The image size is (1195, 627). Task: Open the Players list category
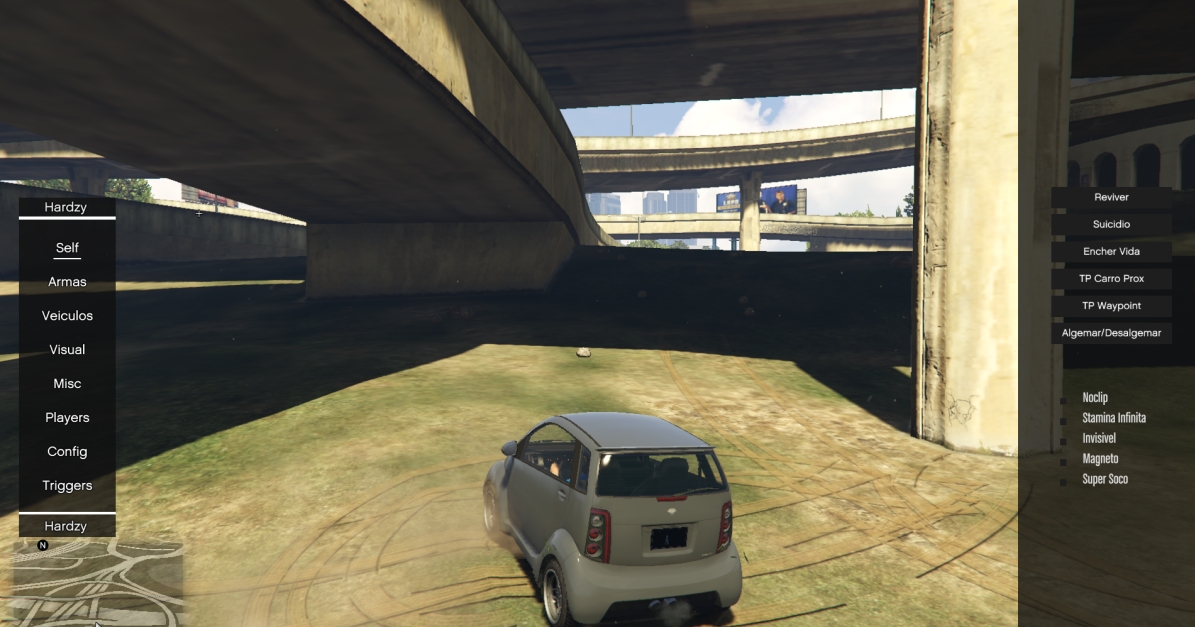pyautogui.click(x=67, y=418)
